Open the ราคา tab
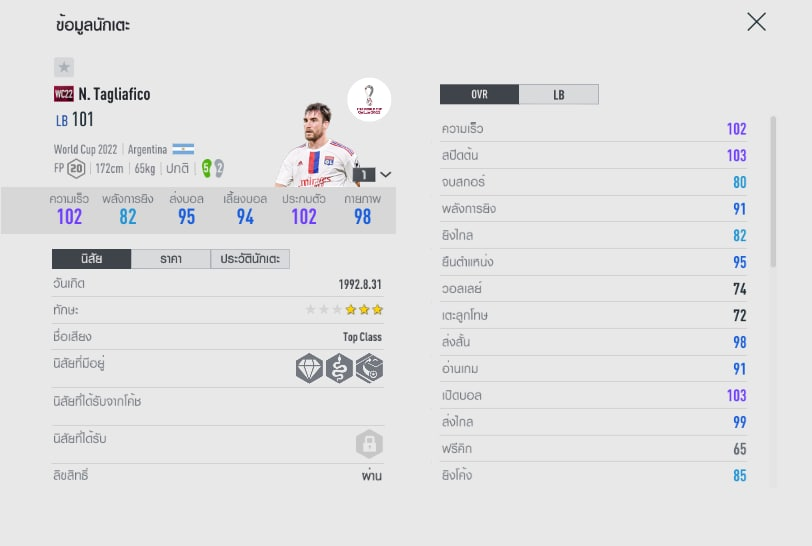 (x=170, y=259)
